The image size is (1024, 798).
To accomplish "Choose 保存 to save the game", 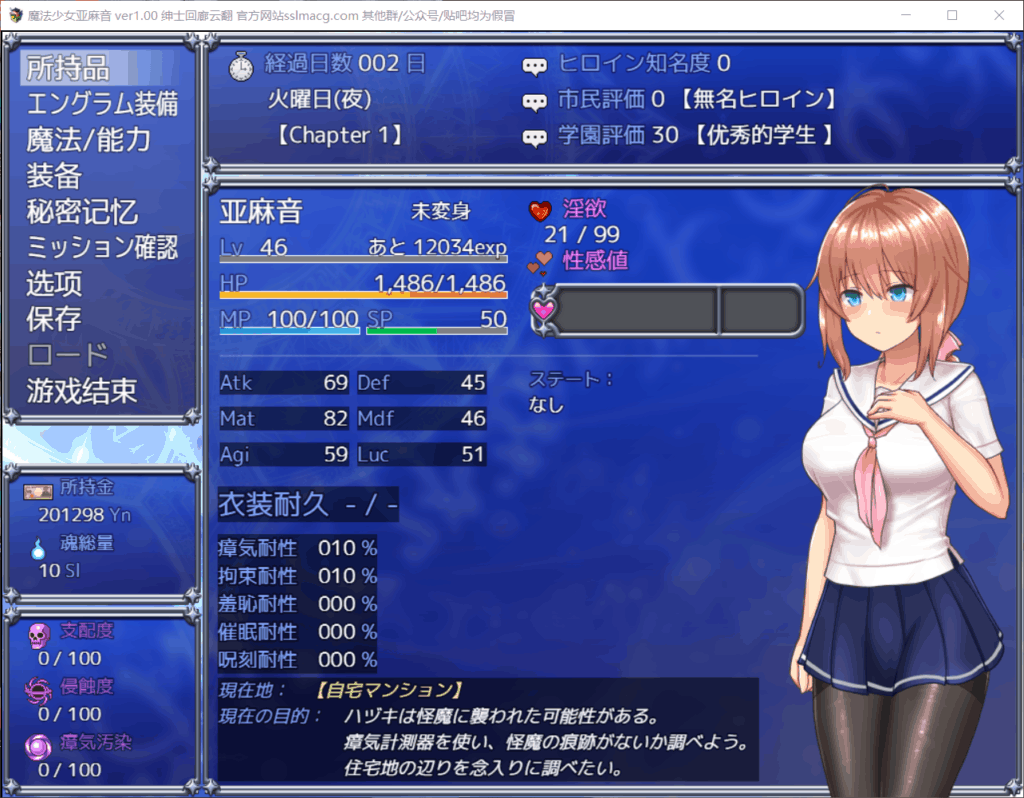I will pyautogui.click(x=54, y=319).
